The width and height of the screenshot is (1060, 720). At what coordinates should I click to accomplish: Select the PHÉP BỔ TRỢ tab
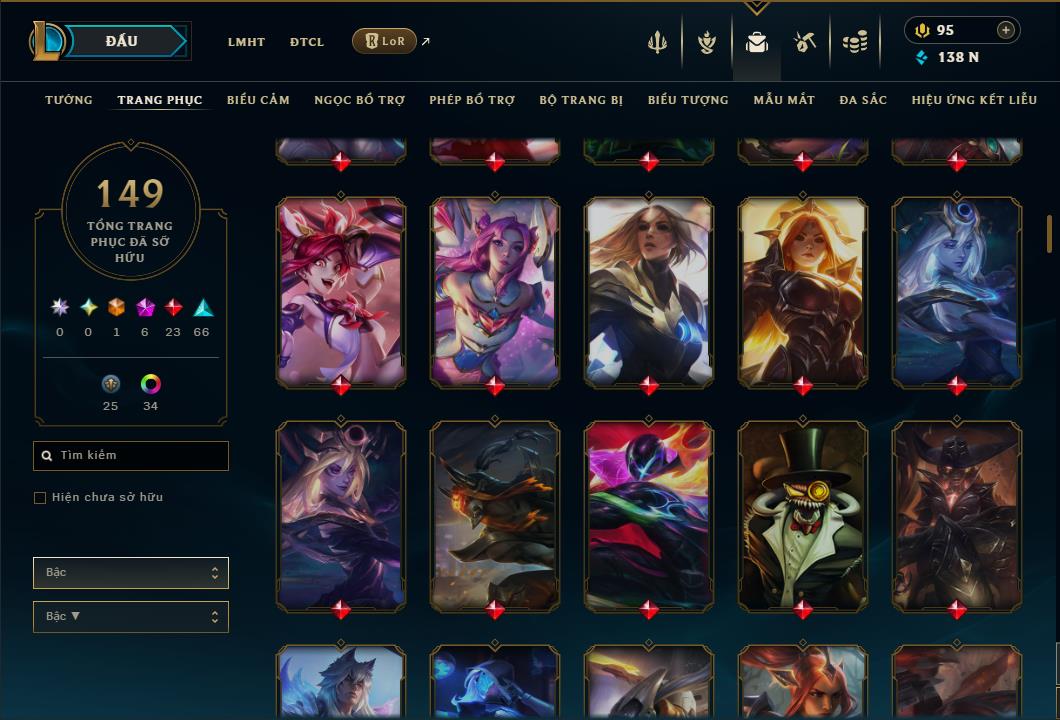[x=472, y=100]
